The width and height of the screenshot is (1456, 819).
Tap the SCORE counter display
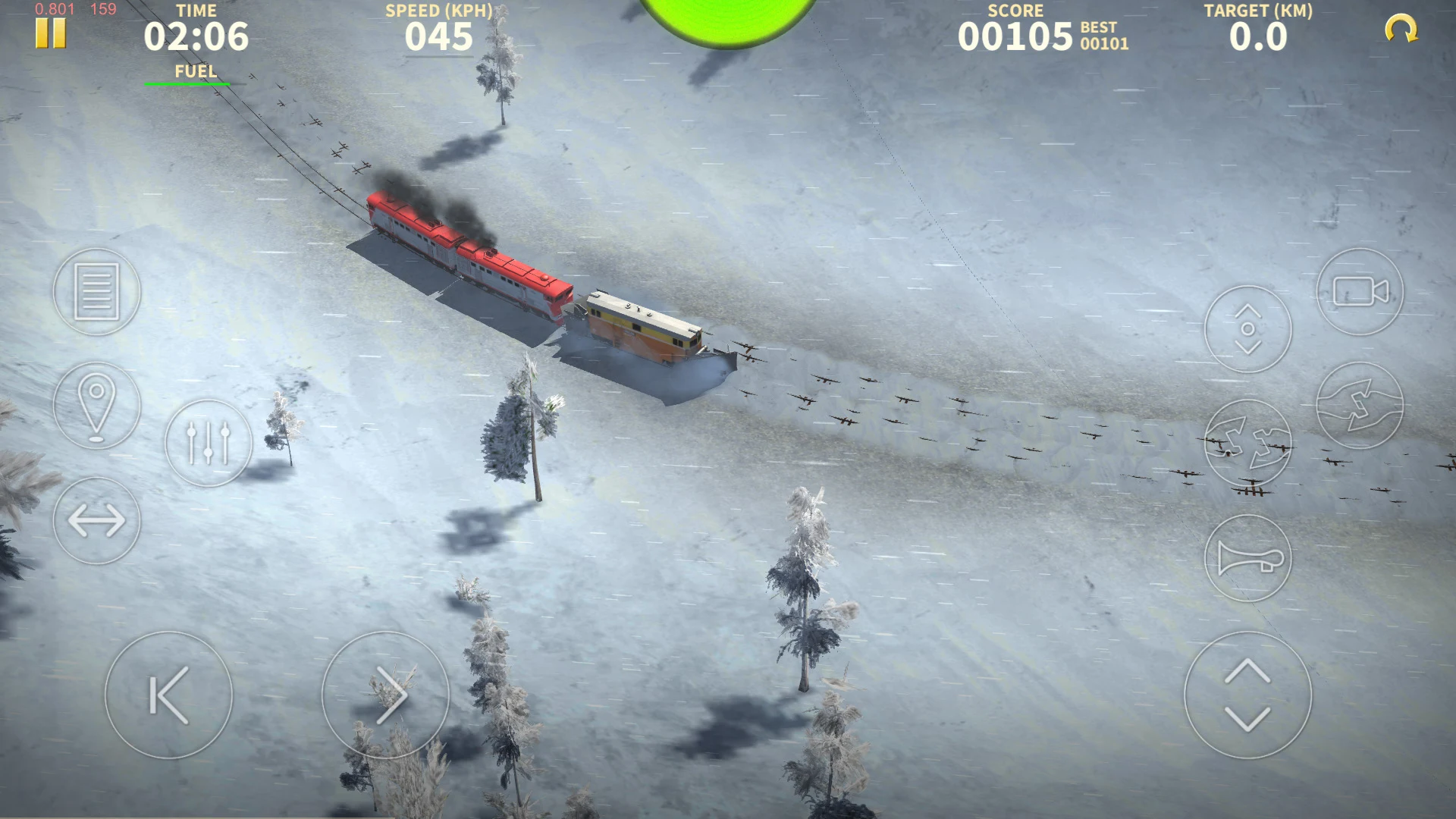tap(1016, 34)
